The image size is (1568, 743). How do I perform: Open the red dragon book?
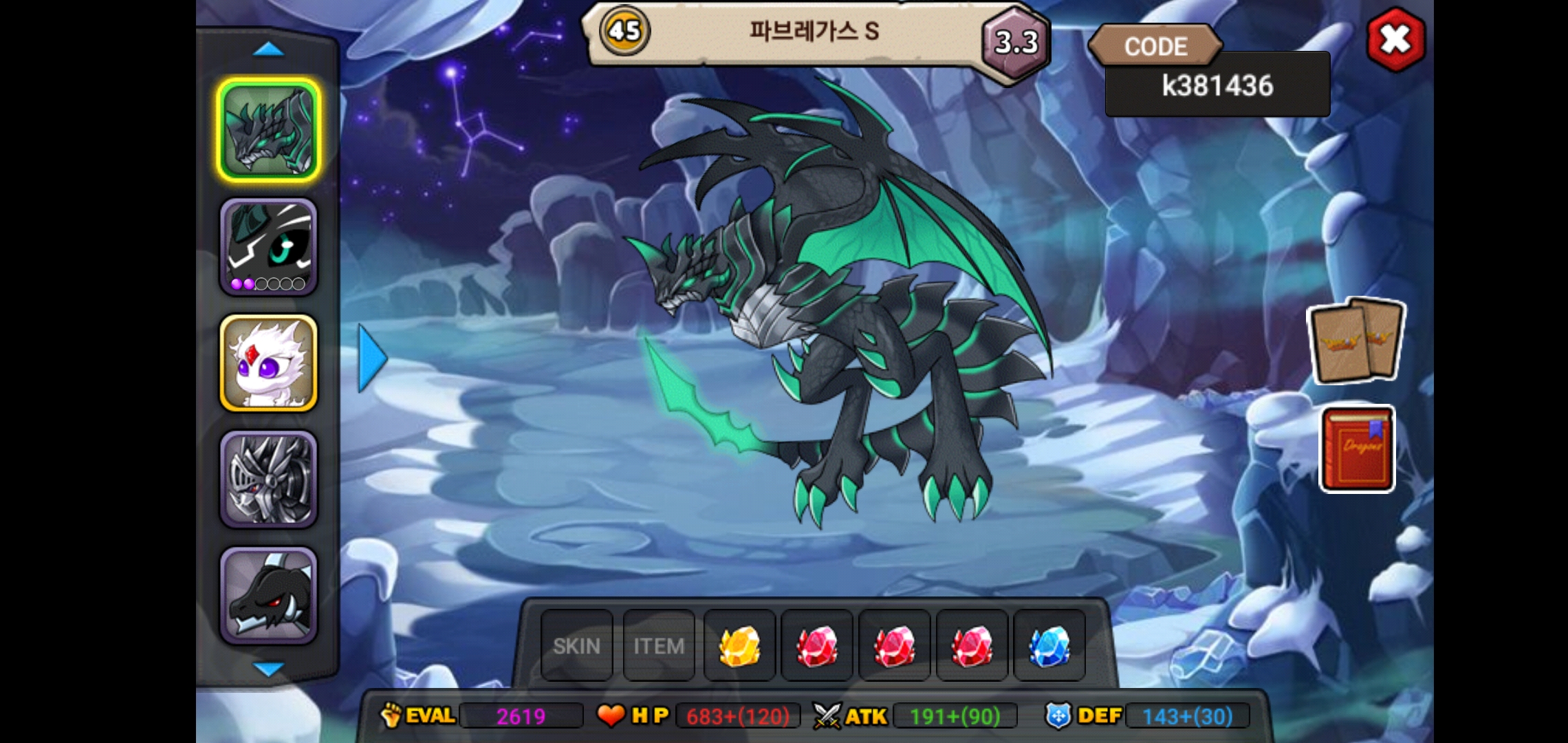coord(1357,449)
